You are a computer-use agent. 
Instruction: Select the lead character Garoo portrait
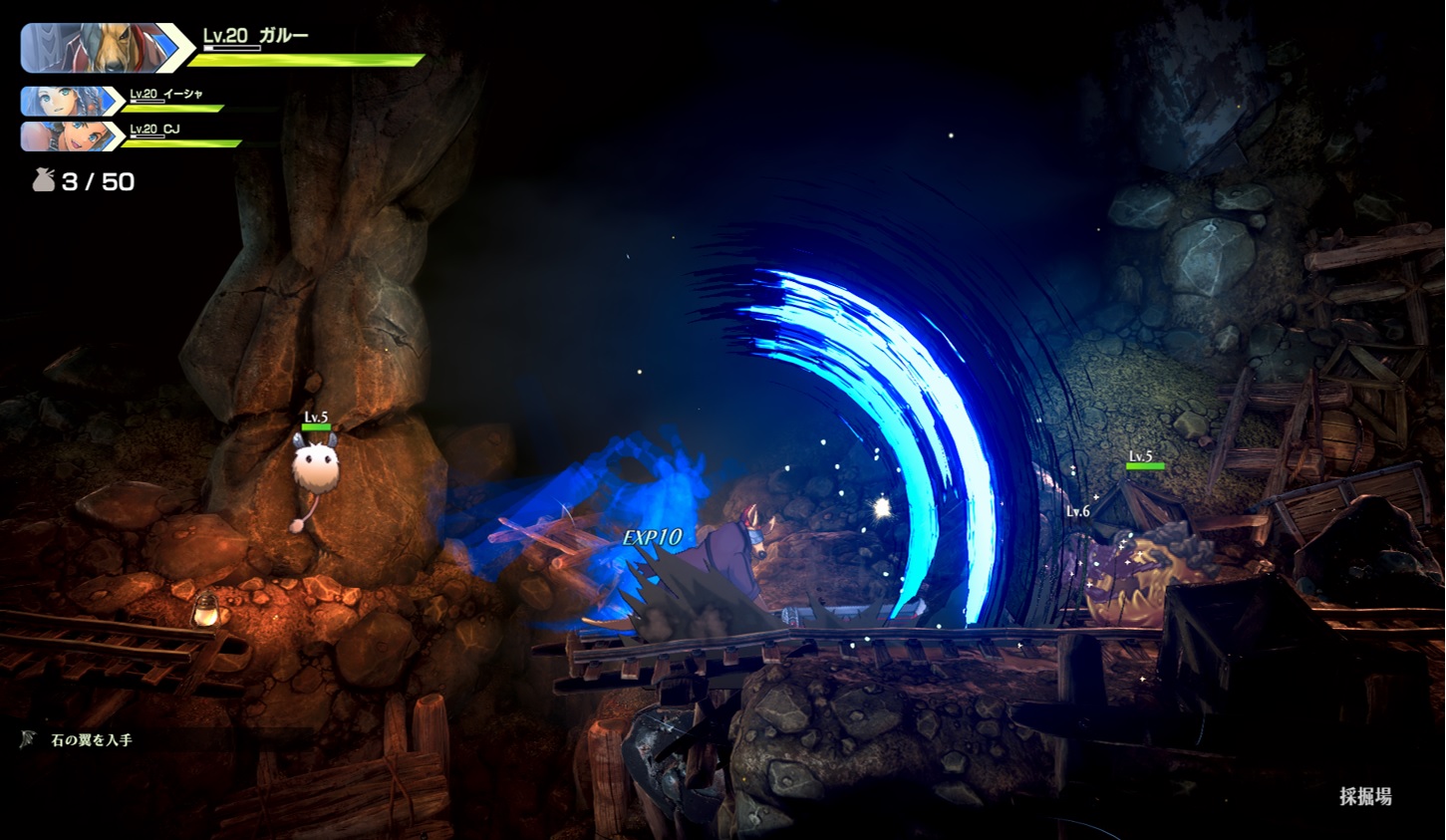point(98,48)
